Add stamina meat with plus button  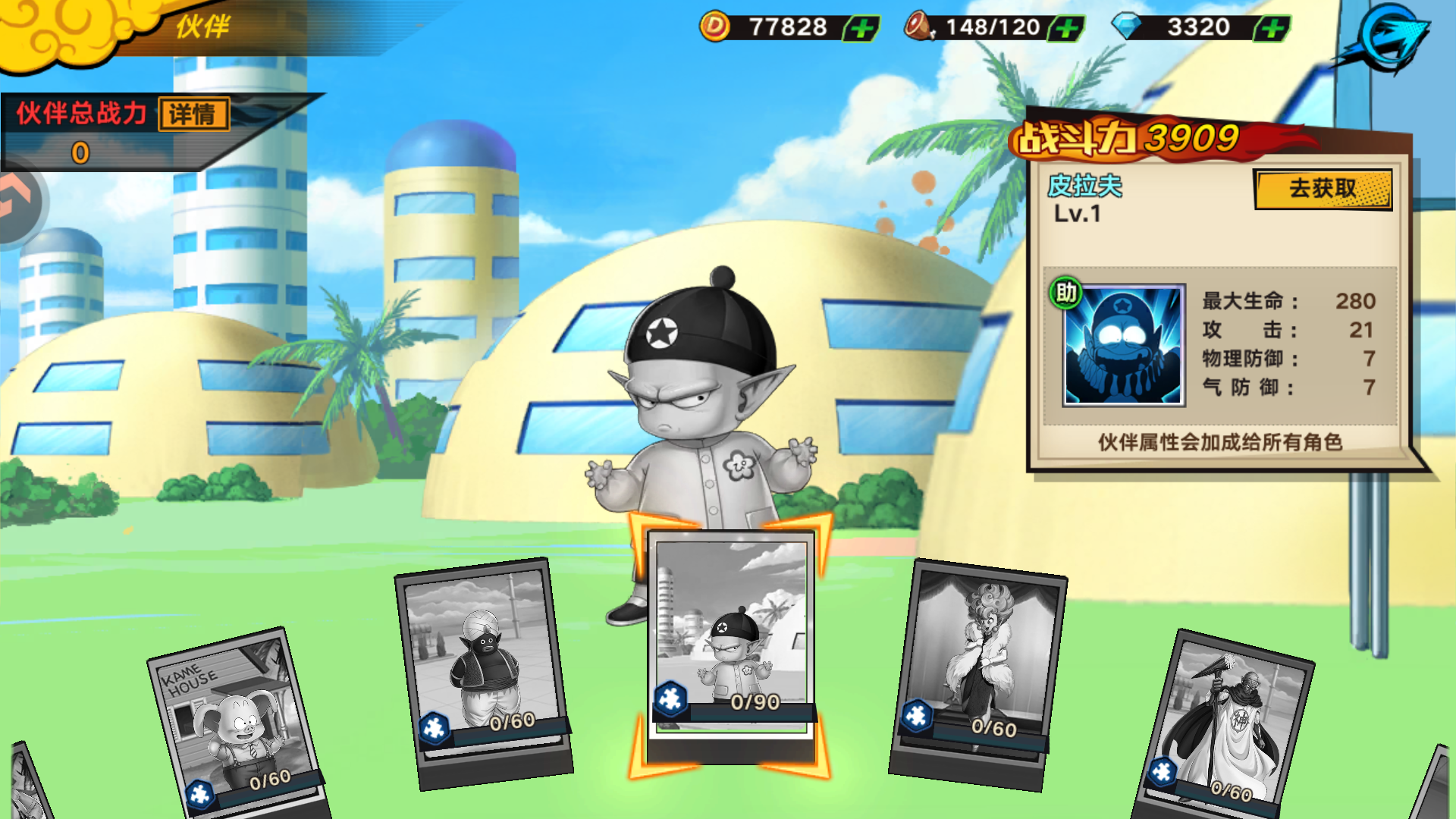coord(1067,29)
